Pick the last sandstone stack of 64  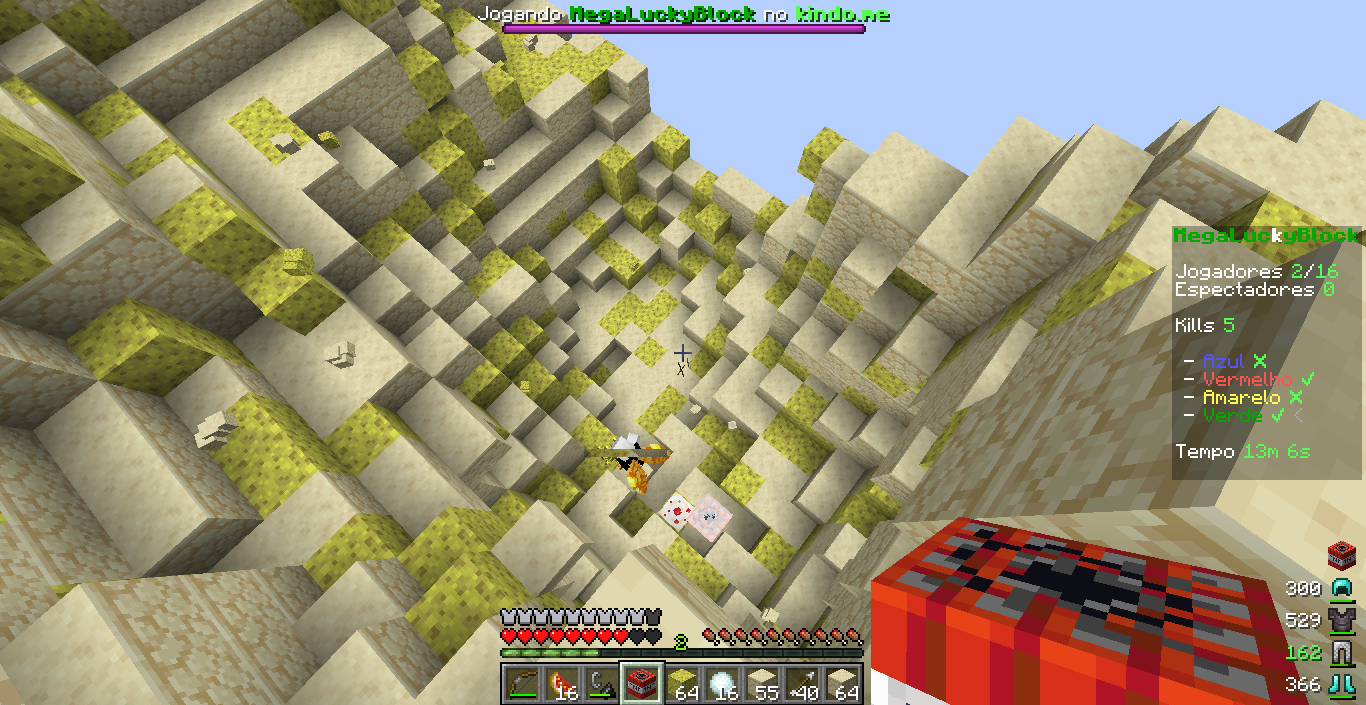tap(841, 684)
